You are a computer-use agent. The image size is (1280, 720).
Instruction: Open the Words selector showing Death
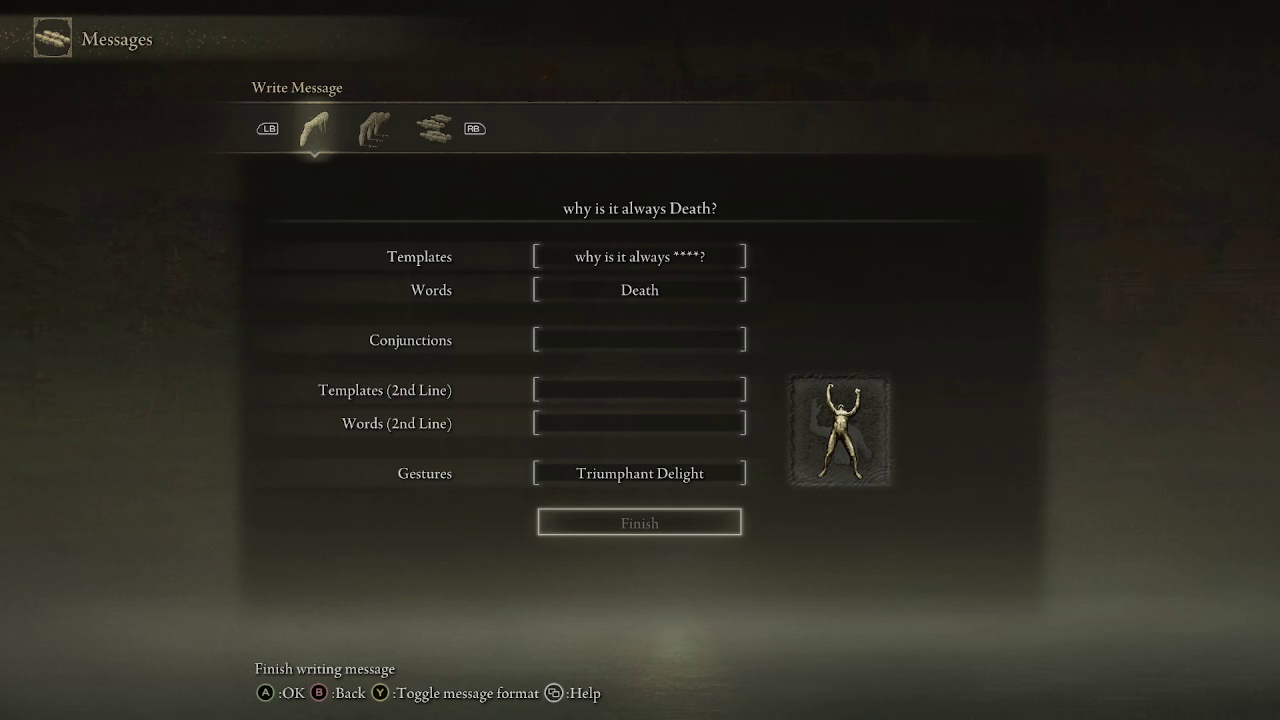point(639,289)
